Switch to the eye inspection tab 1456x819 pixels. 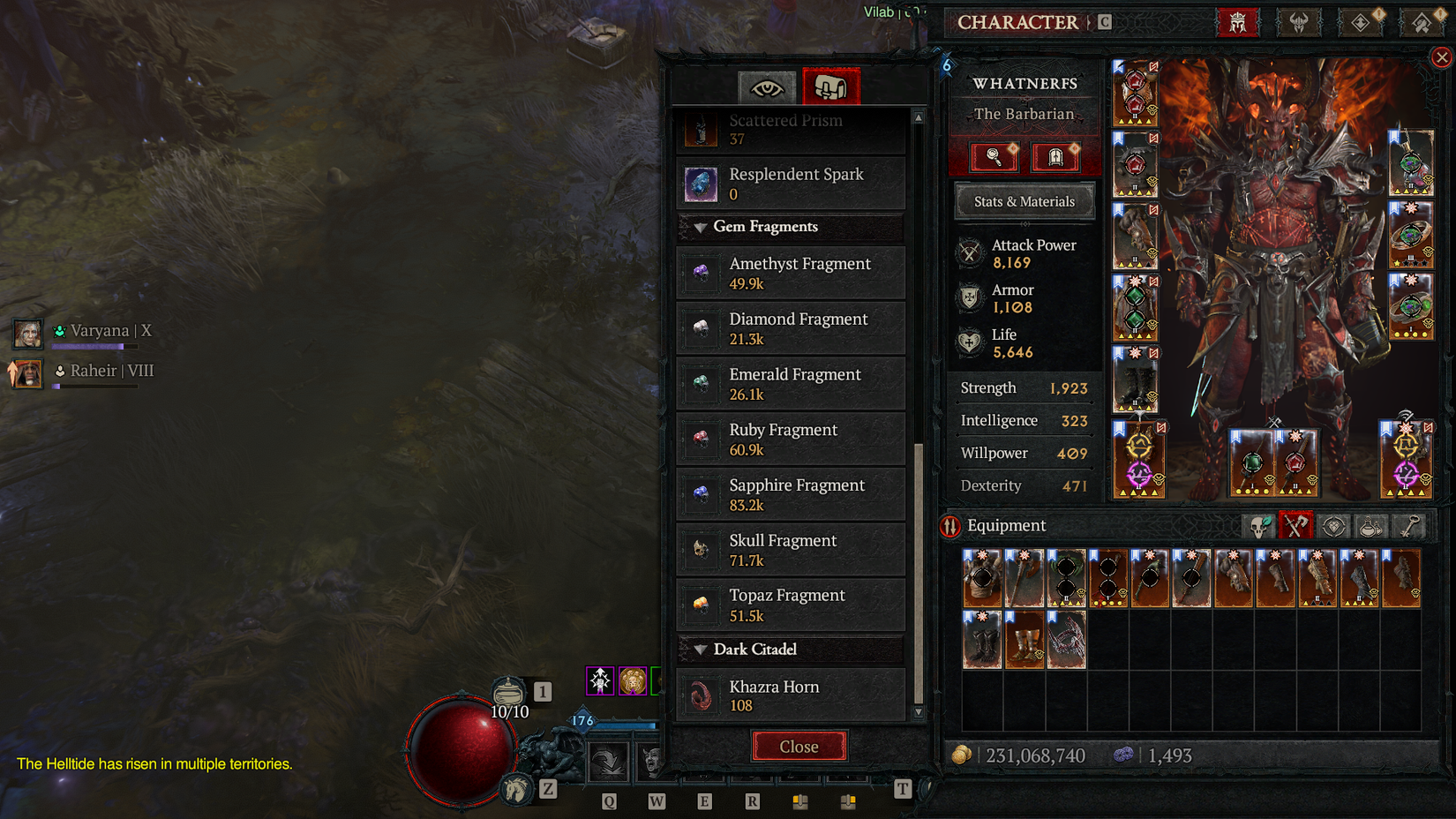tap(767, 86)
